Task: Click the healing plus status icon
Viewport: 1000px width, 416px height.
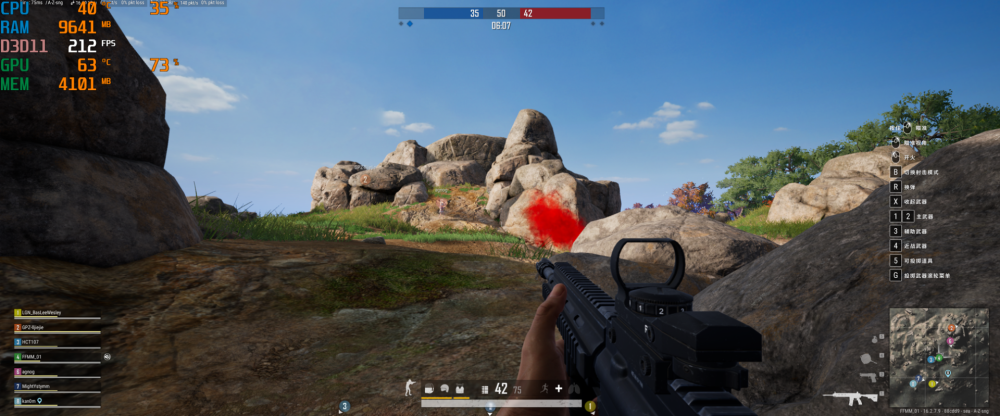Action: (x=558, y=388)
